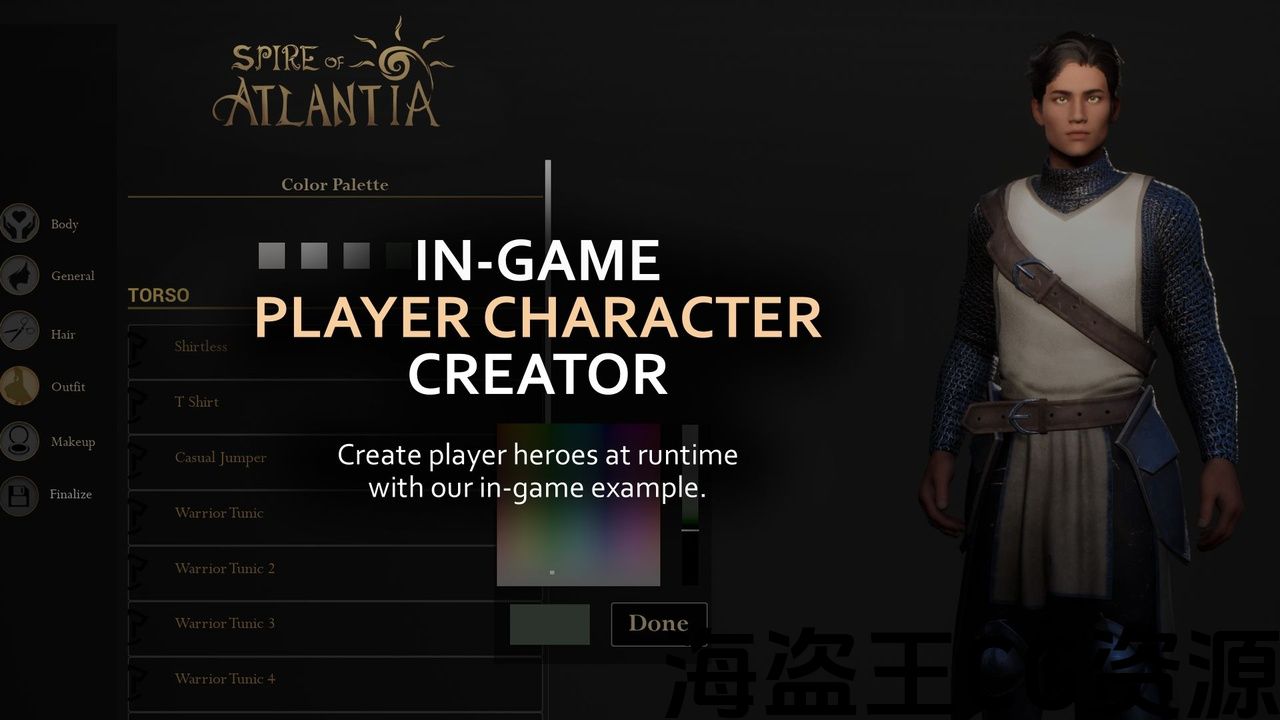Switch to the Outfit tab
1280x720 pixels.
68,387
